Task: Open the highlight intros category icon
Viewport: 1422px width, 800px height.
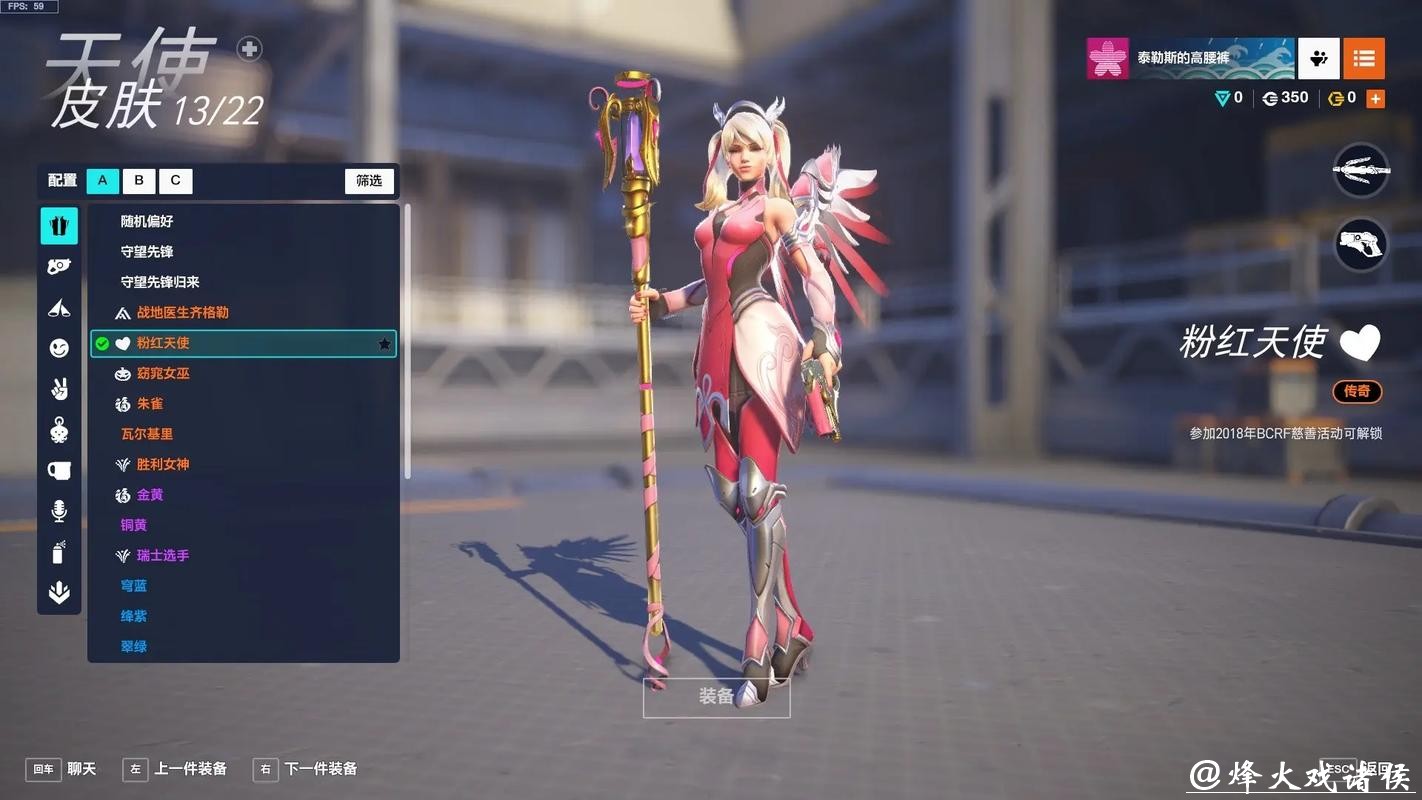Action: (59, 307)
